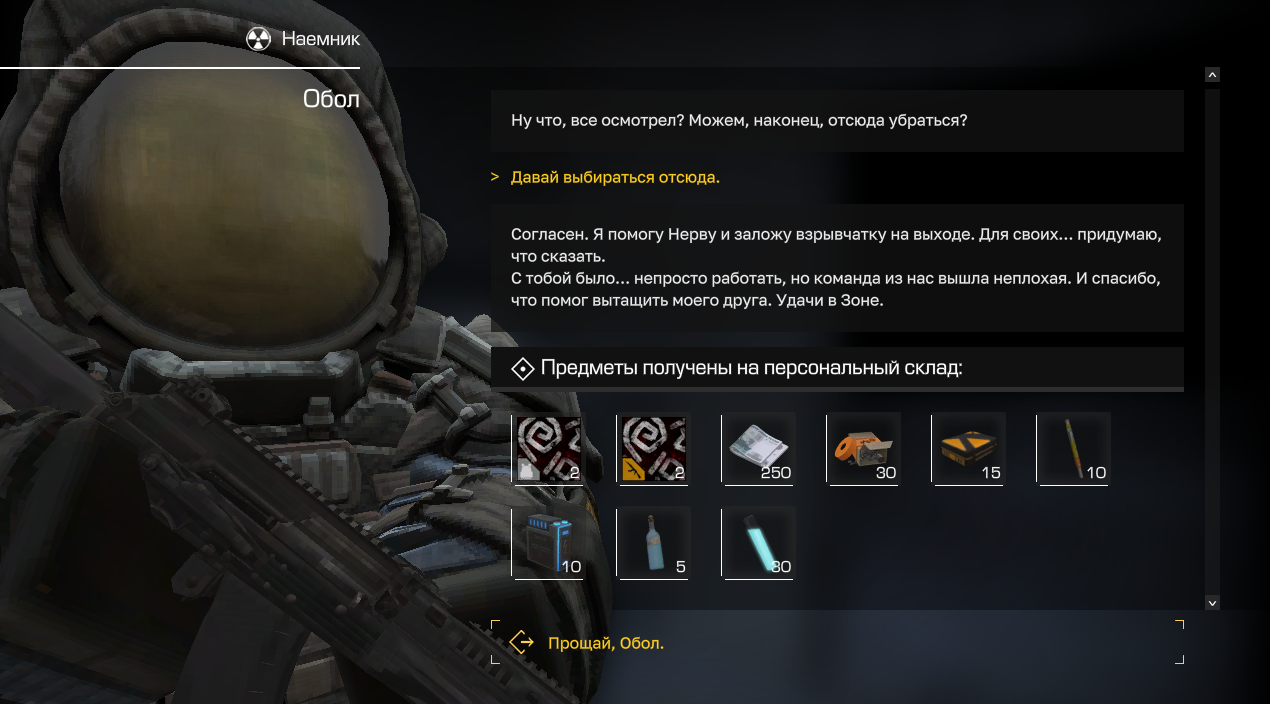This screenshot has height=704, width=1270.
Task: Click the dialogue scrollbar down arrow
Action: 1212,603
